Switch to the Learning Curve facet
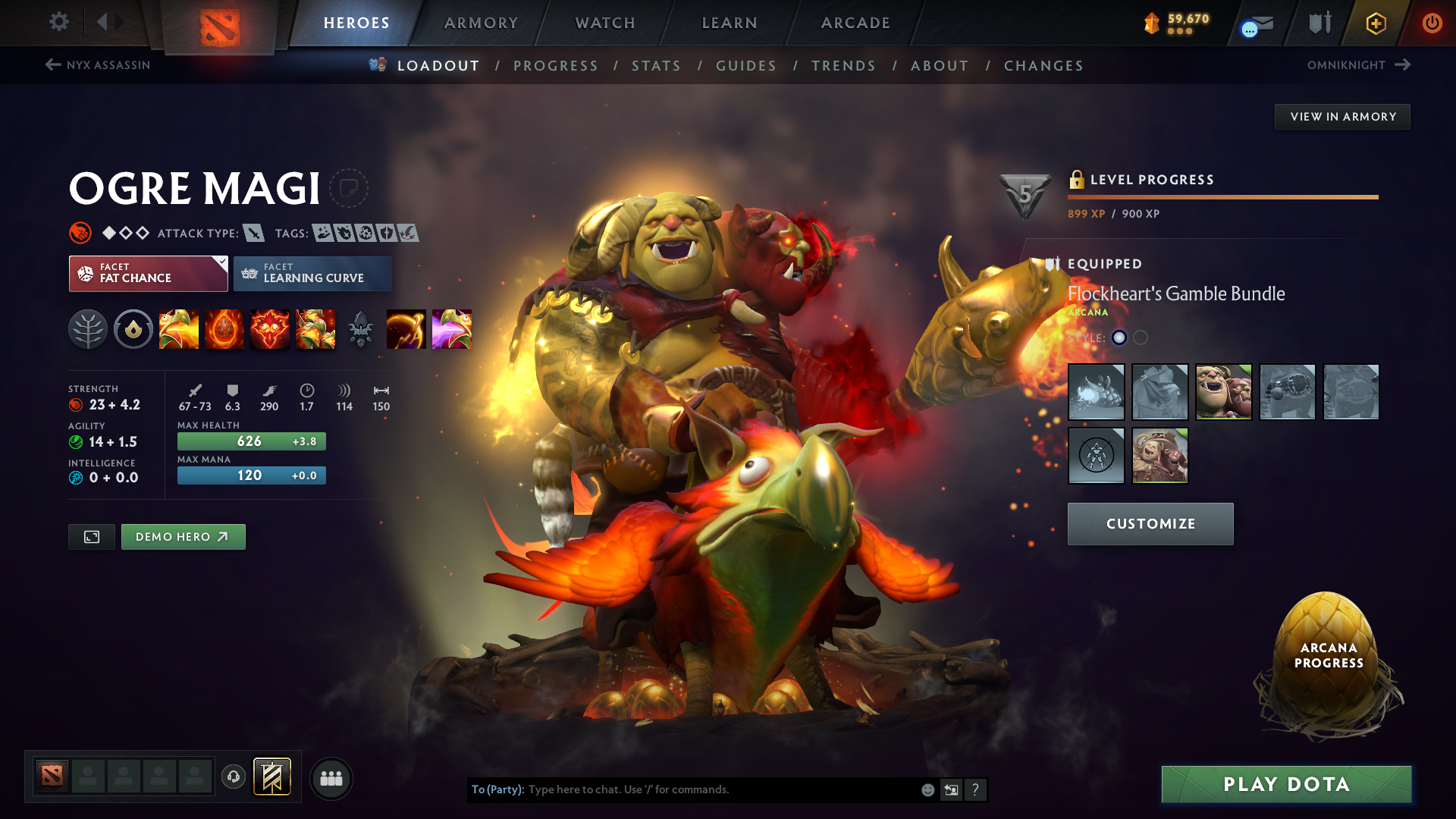The height and width of the screenshot is (819, 1456). point(312,273)
